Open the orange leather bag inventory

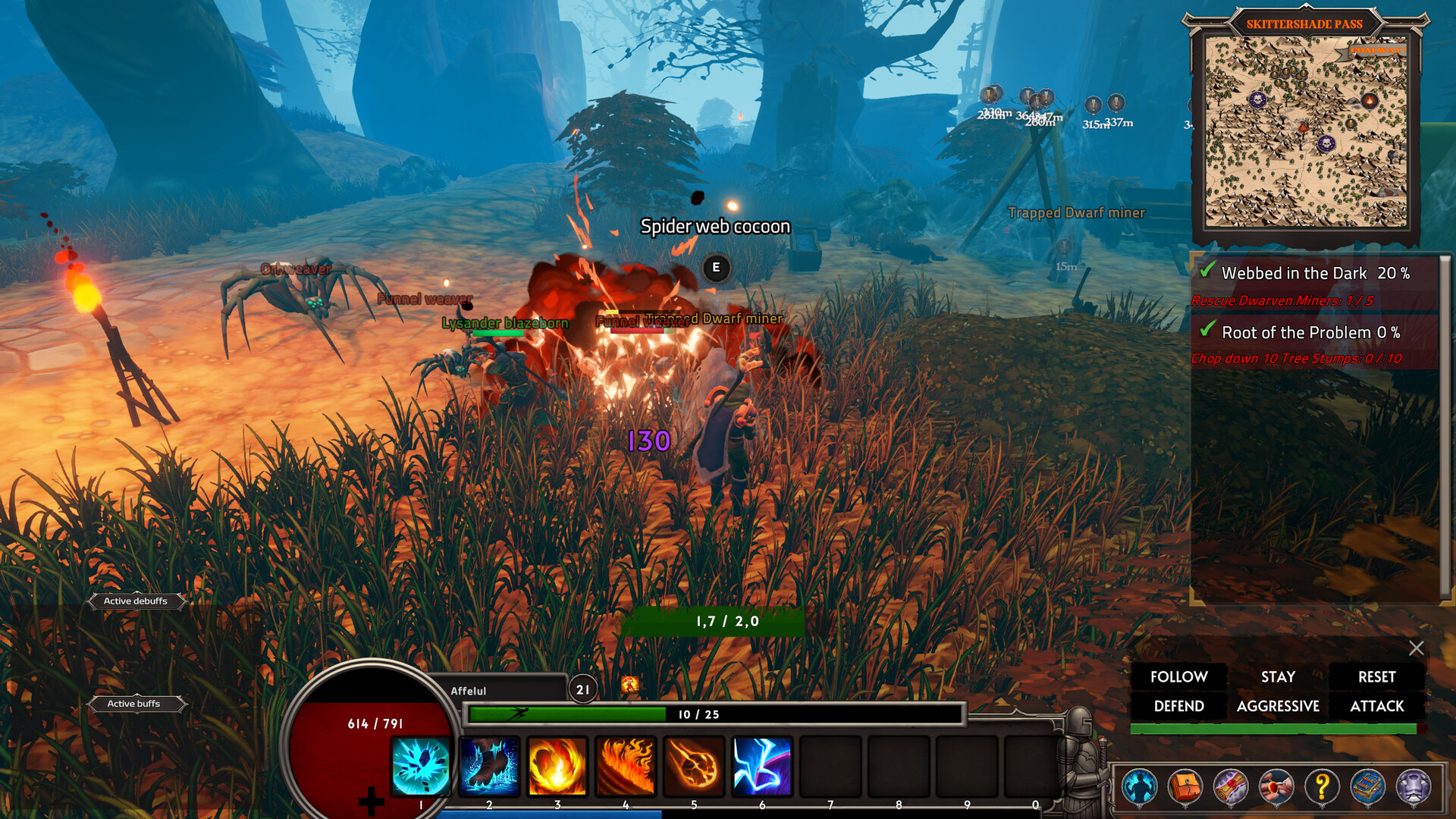tap(1185, 786)
